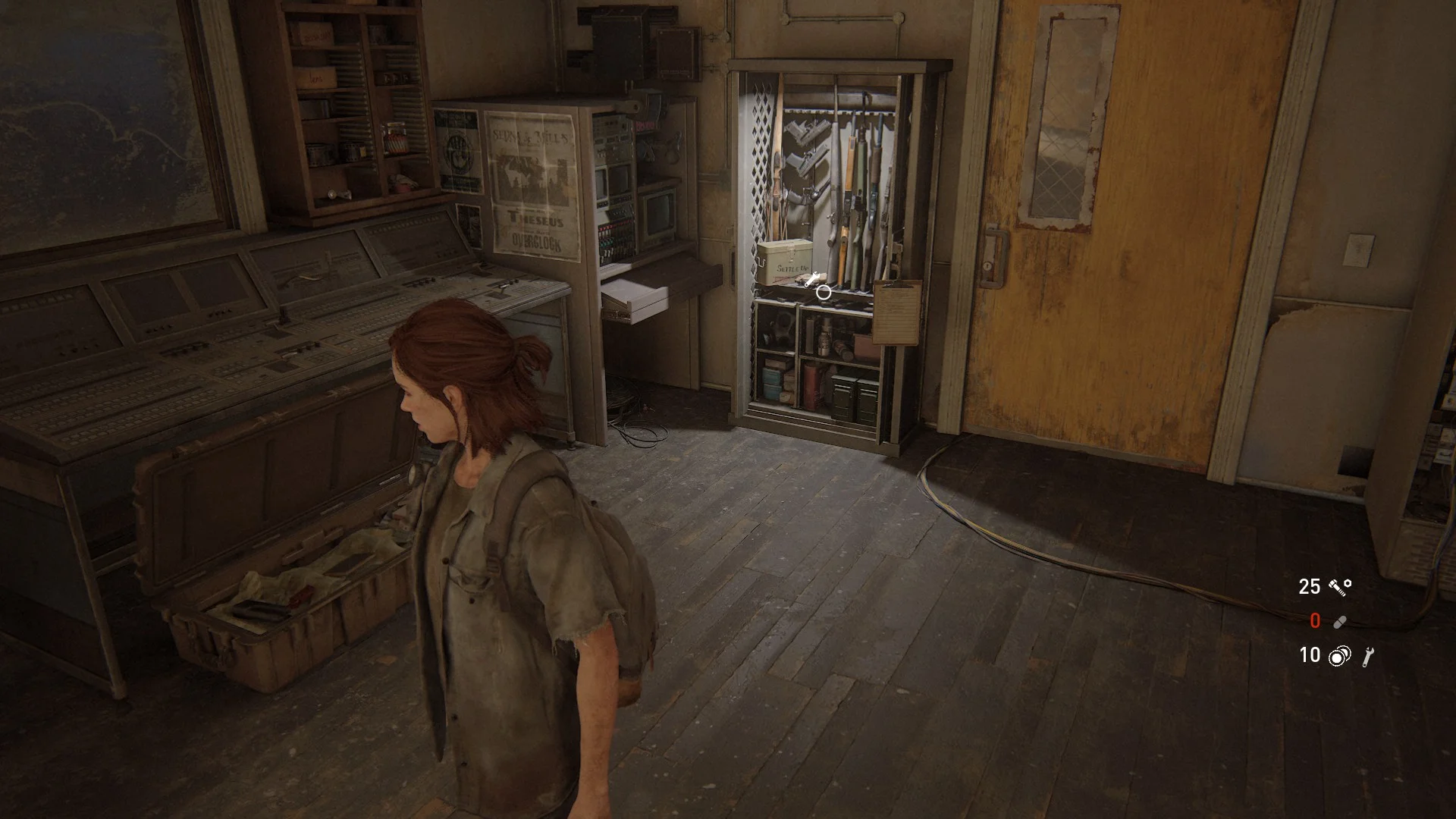This screenshot has height=819, width=1456.
Task: Click the wrench marker above the cabinet shelf
Action: [x=812, y=279]
